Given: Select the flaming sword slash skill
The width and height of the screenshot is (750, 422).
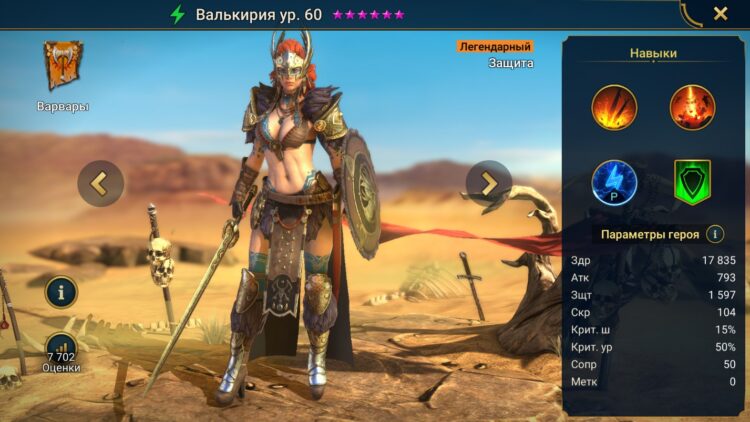Looking at the screenshot, I should click(614, 108).
